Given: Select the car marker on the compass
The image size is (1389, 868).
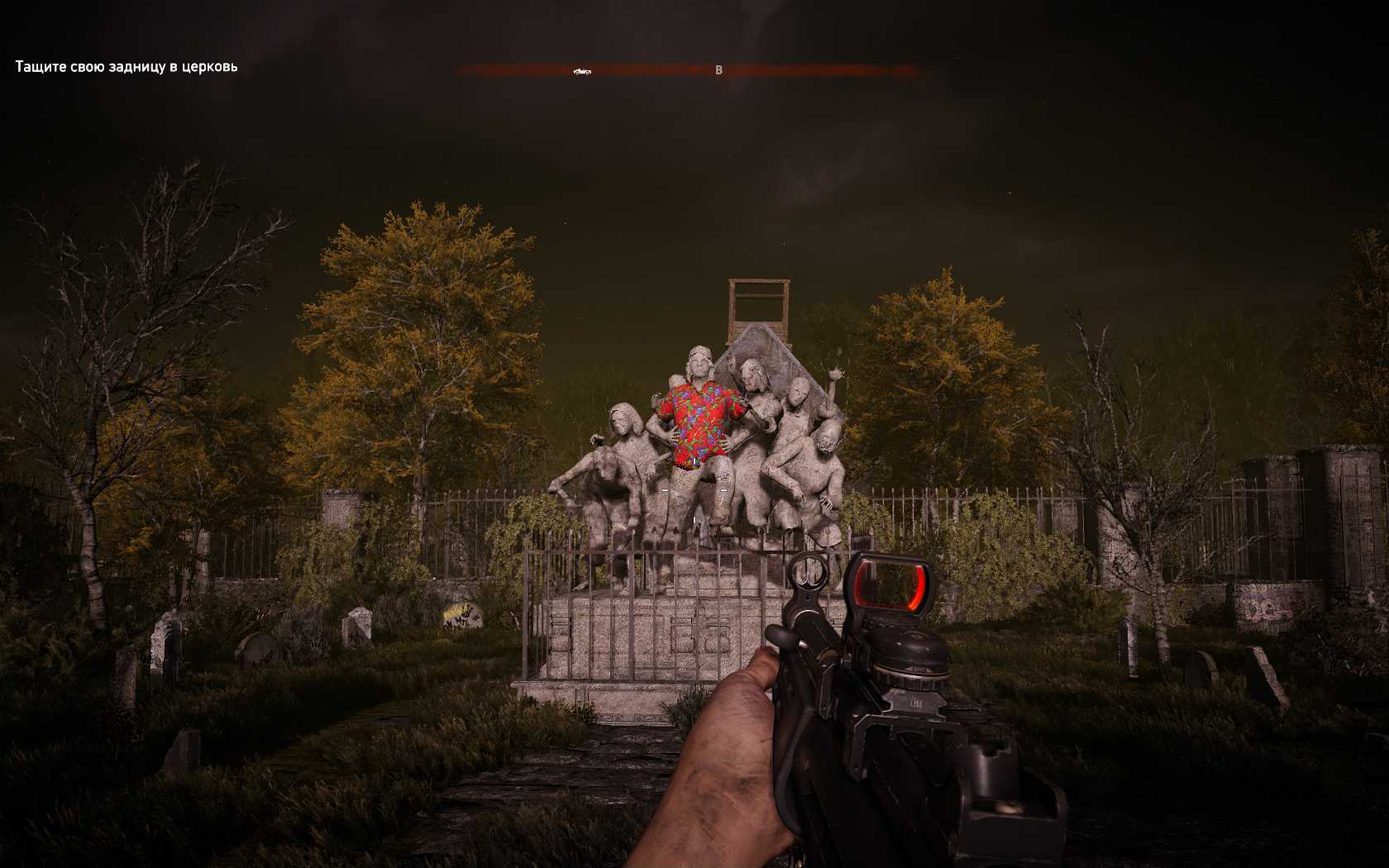Looking at the screenshot, I should click(582, 72).
